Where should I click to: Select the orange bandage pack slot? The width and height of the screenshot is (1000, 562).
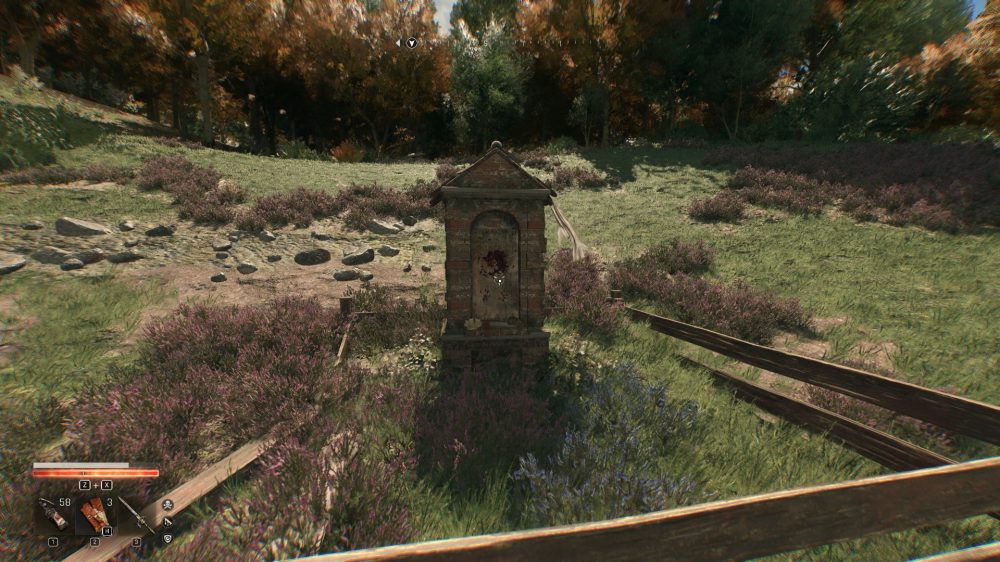click(95, 513)
